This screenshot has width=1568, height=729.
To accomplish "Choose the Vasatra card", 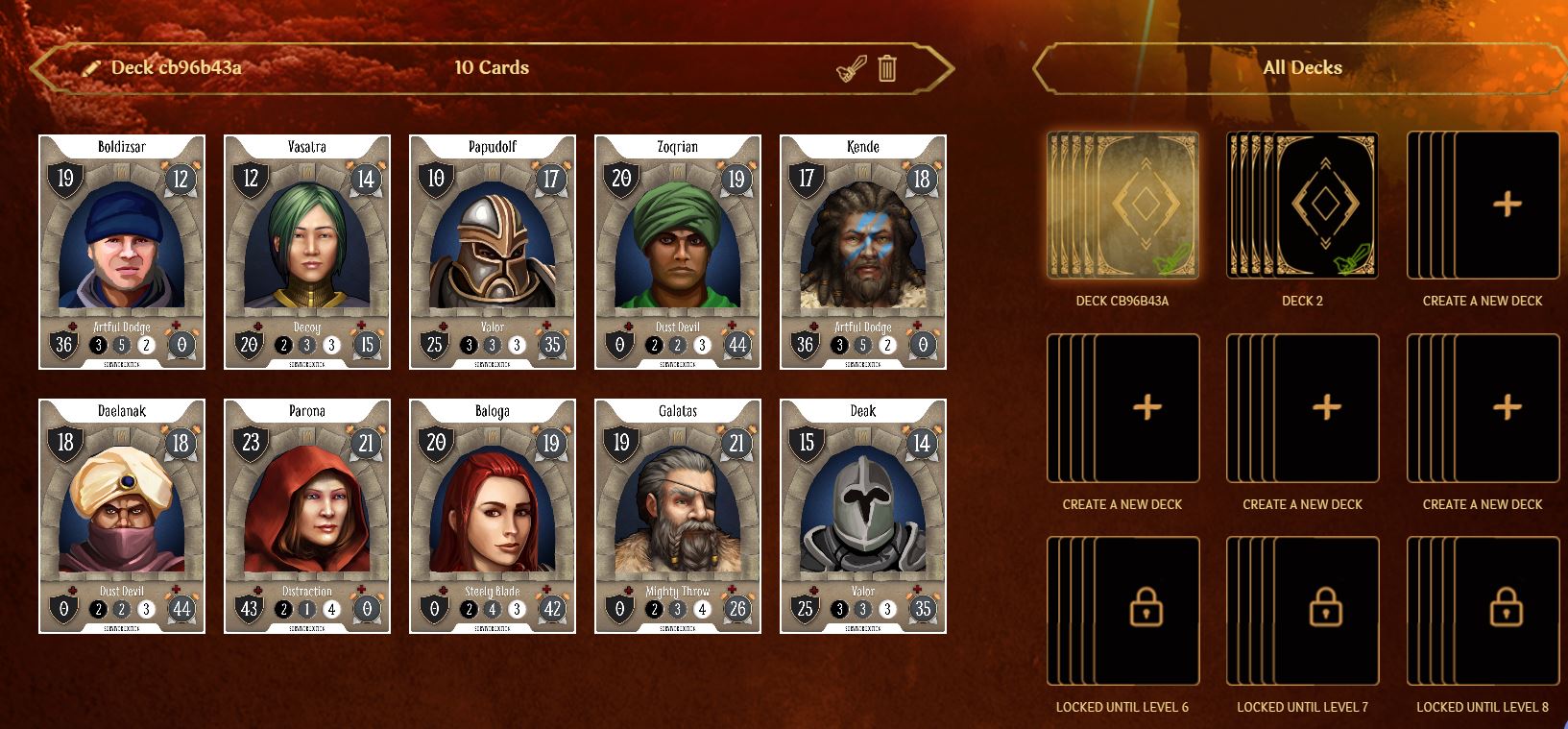I will (307, 252).
